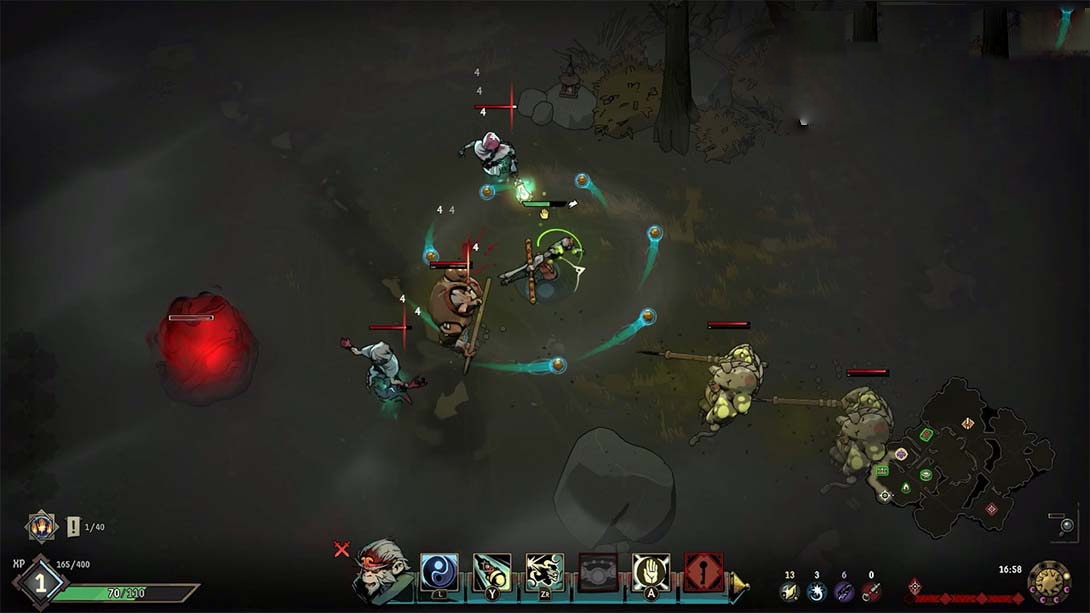This screenshot has width=1090, height=613.
Task: Trigger the dragon spirit ability
Action: pos(545,572)
